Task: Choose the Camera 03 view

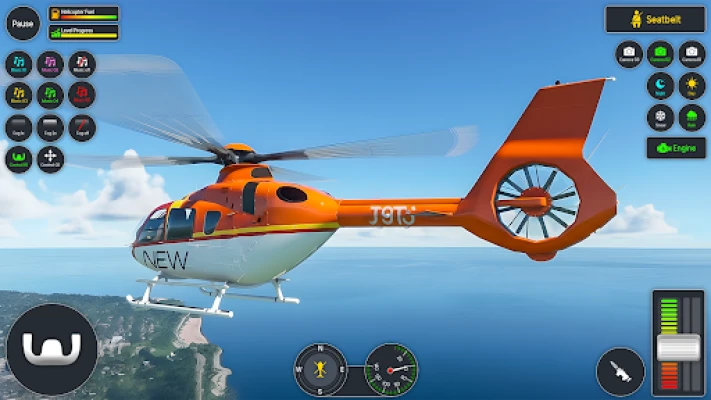Action: 692,54
